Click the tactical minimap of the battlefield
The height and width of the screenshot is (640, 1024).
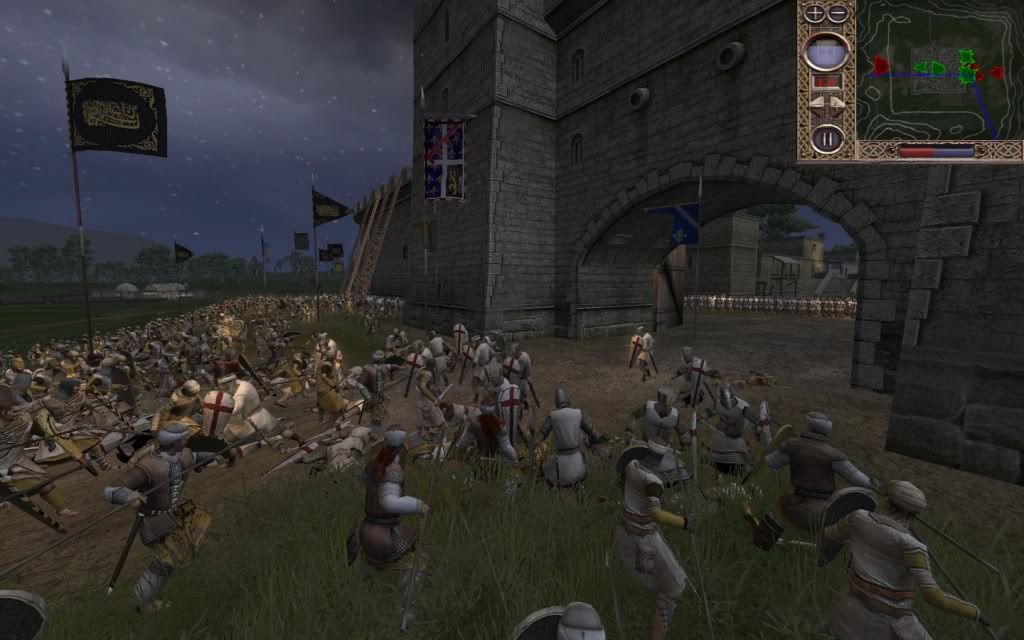(x=938, y=70)
